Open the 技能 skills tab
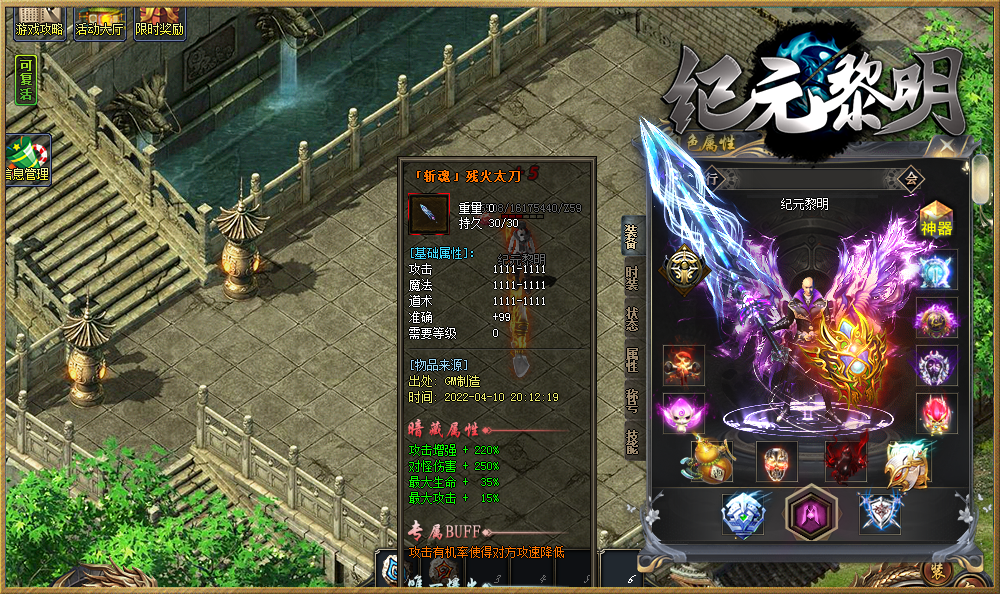Viewport: 1000px width, 594px height. (633, 441)
